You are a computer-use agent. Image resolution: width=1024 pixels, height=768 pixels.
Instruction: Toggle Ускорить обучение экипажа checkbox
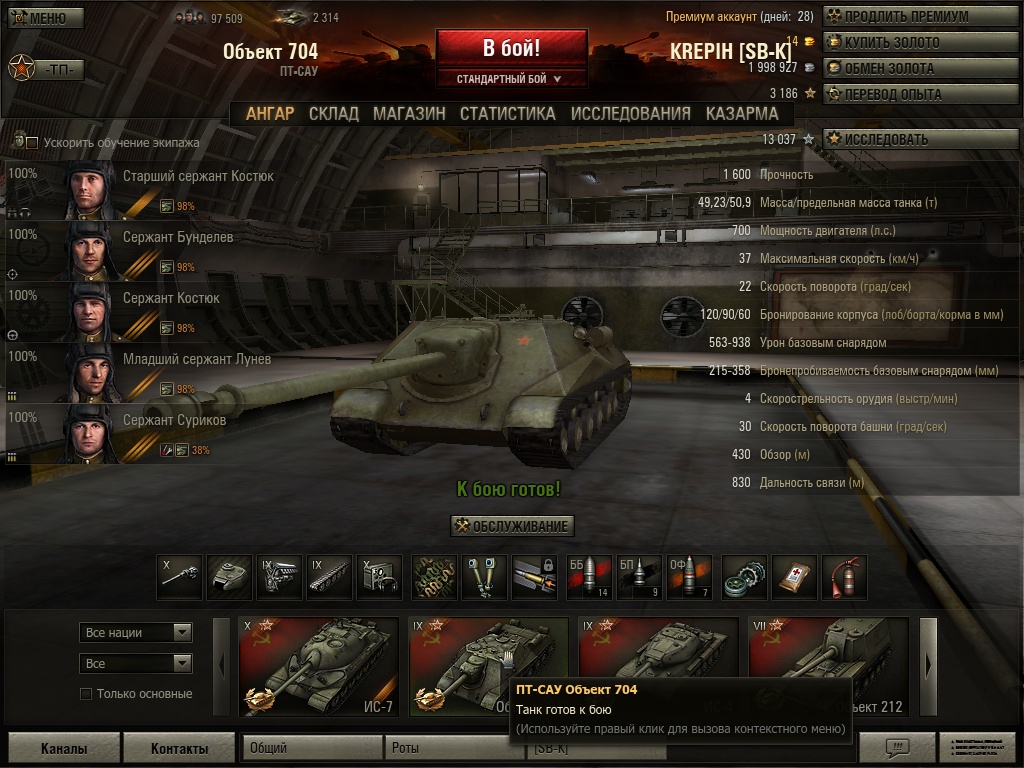32,143
